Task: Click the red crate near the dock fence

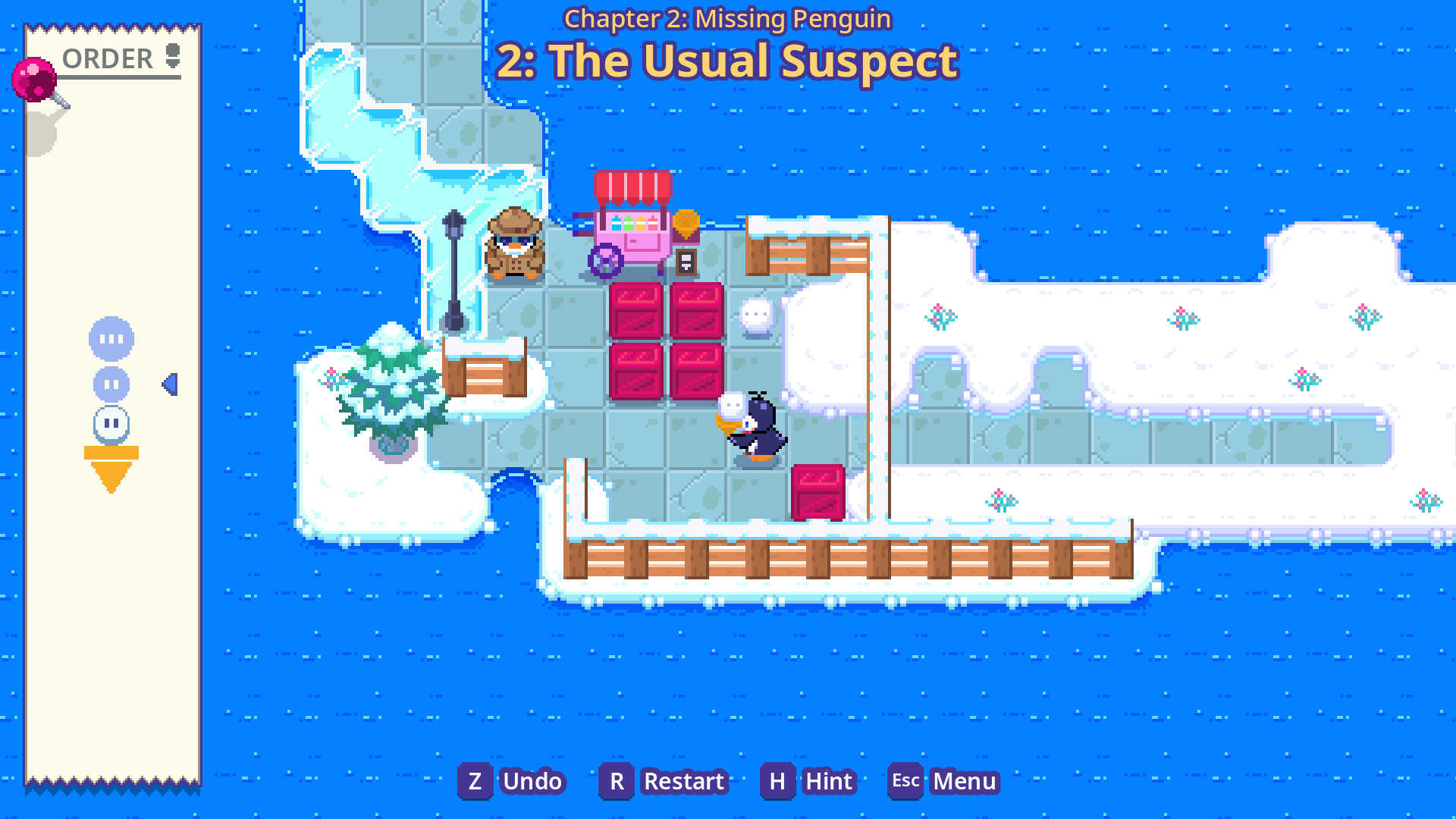Action: click(x=817, y=491)
